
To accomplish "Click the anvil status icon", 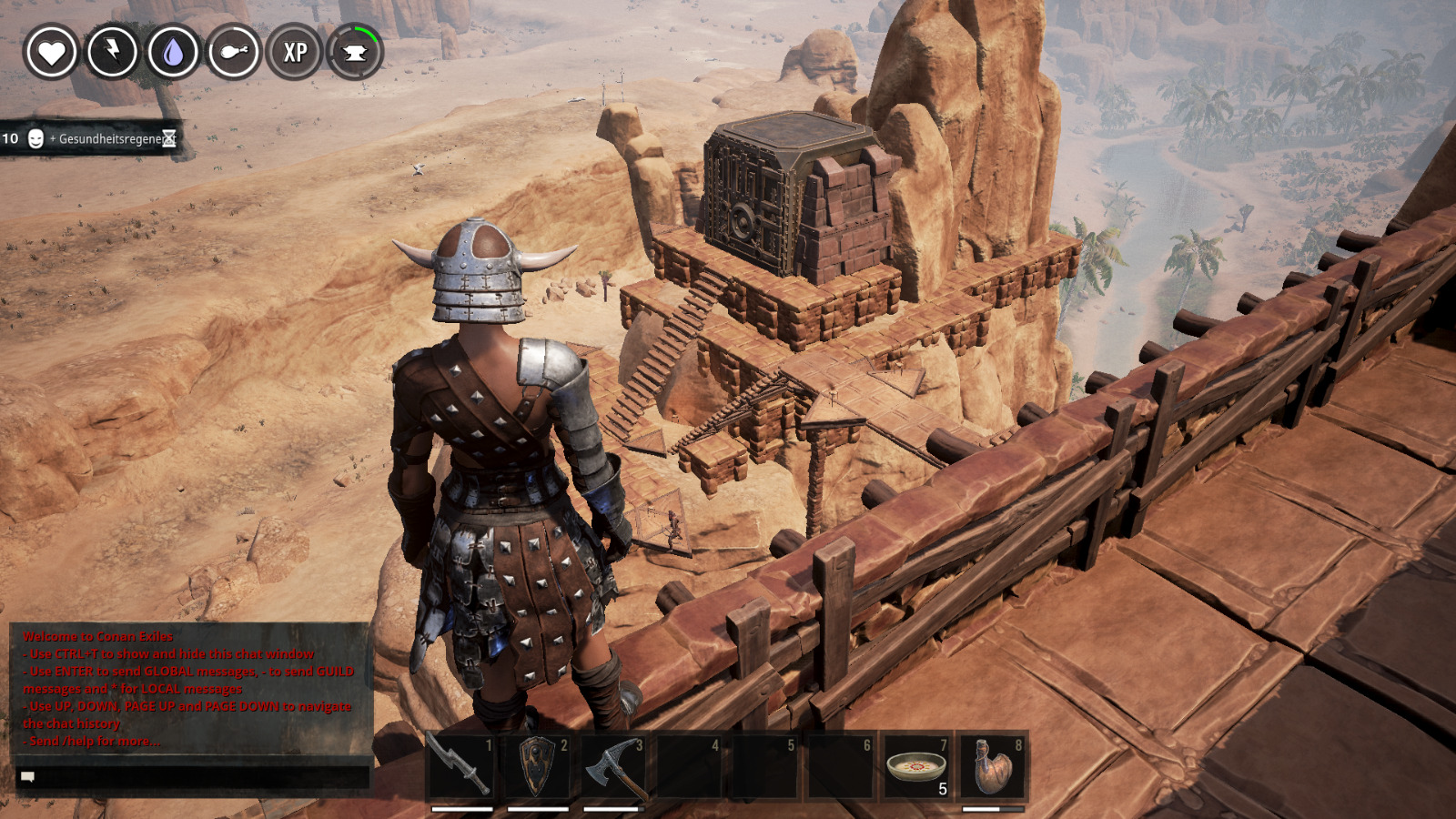I will pos(355,52).
